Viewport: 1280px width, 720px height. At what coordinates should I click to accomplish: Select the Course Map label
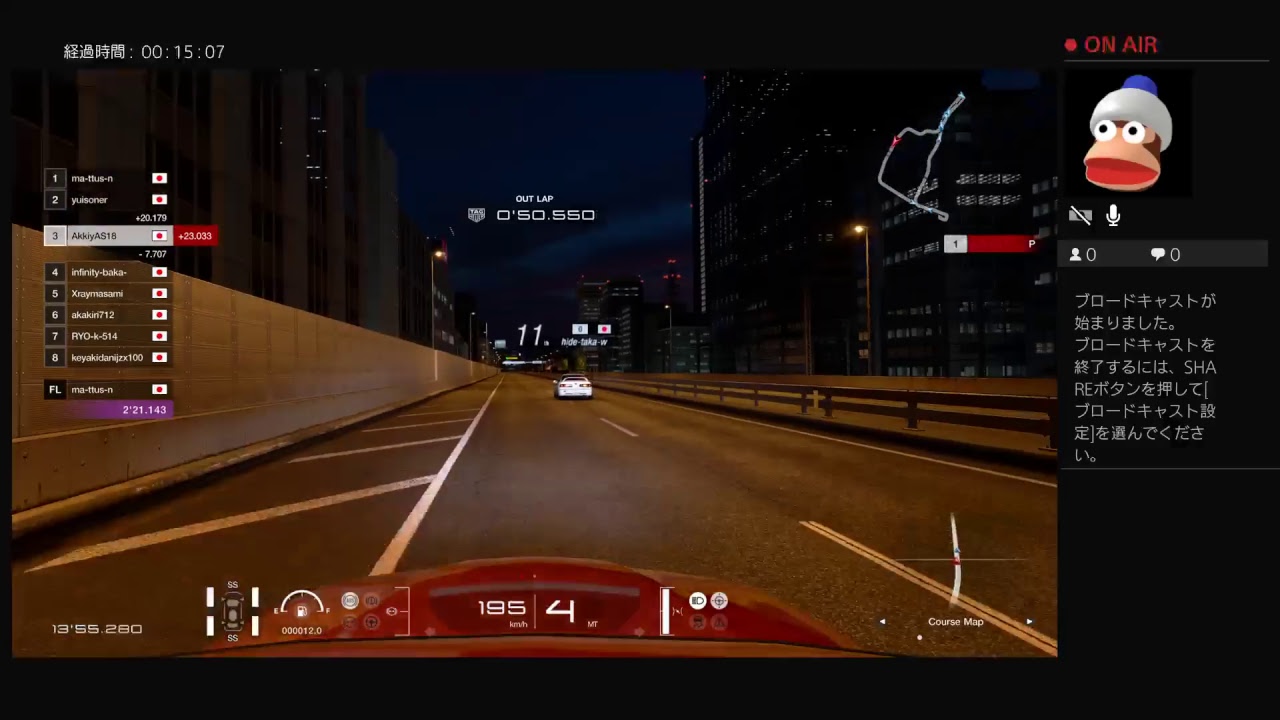pyautogui.click(x=955, y=621)
